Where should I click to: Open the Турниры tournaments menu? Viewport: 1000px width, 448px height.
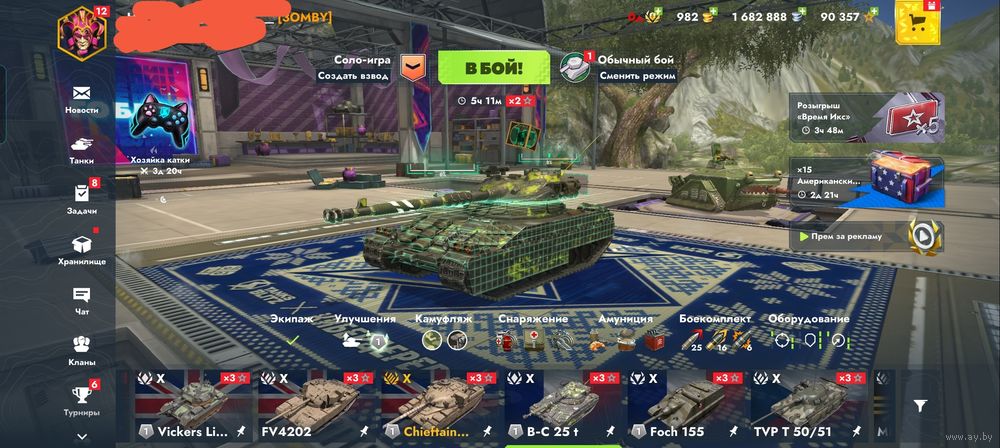[x=82, y=399]
